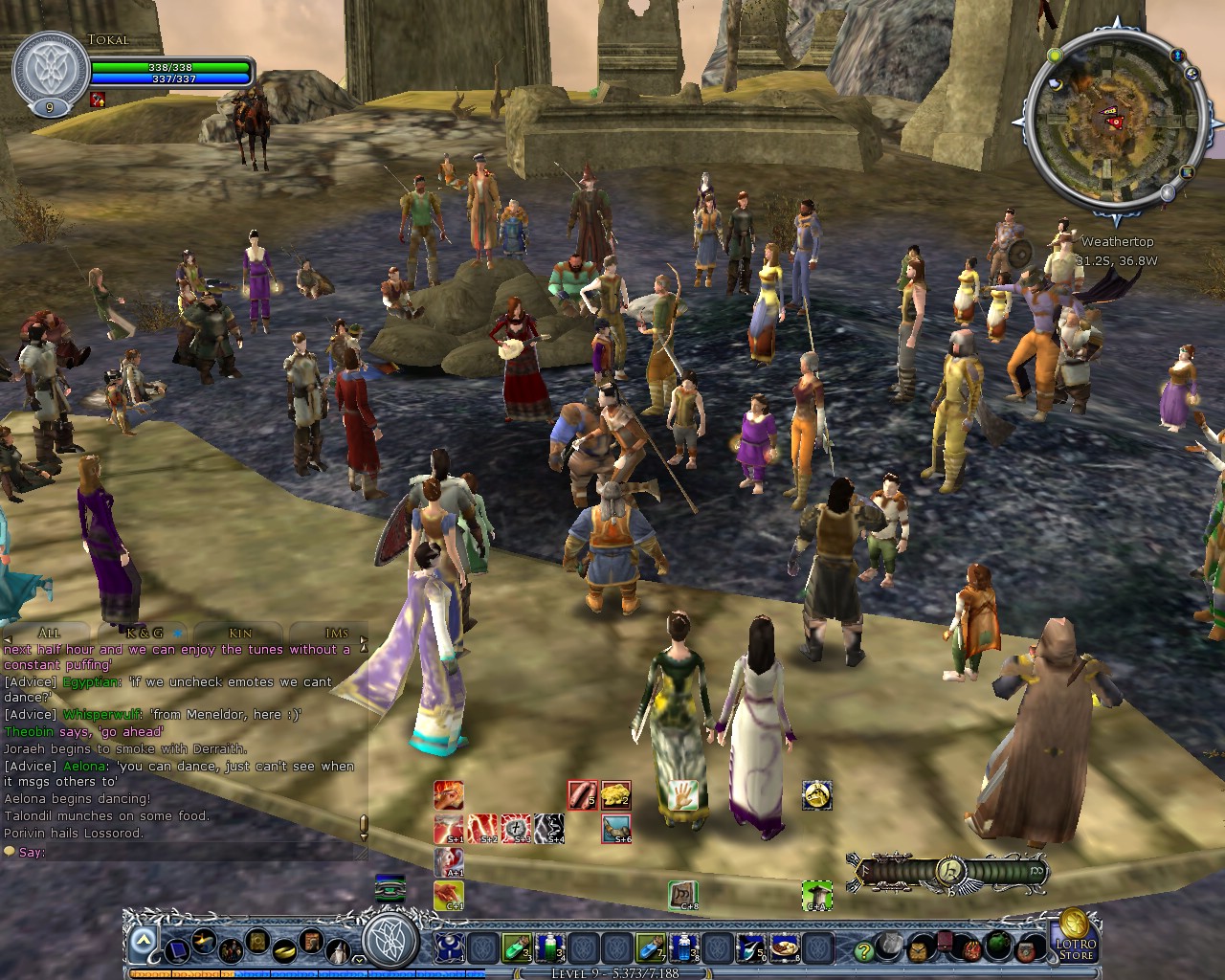Expand the hidden toolbar icons with the small chevron
1225x980 pixels.
pyautogui.click(x=358, y=960)
